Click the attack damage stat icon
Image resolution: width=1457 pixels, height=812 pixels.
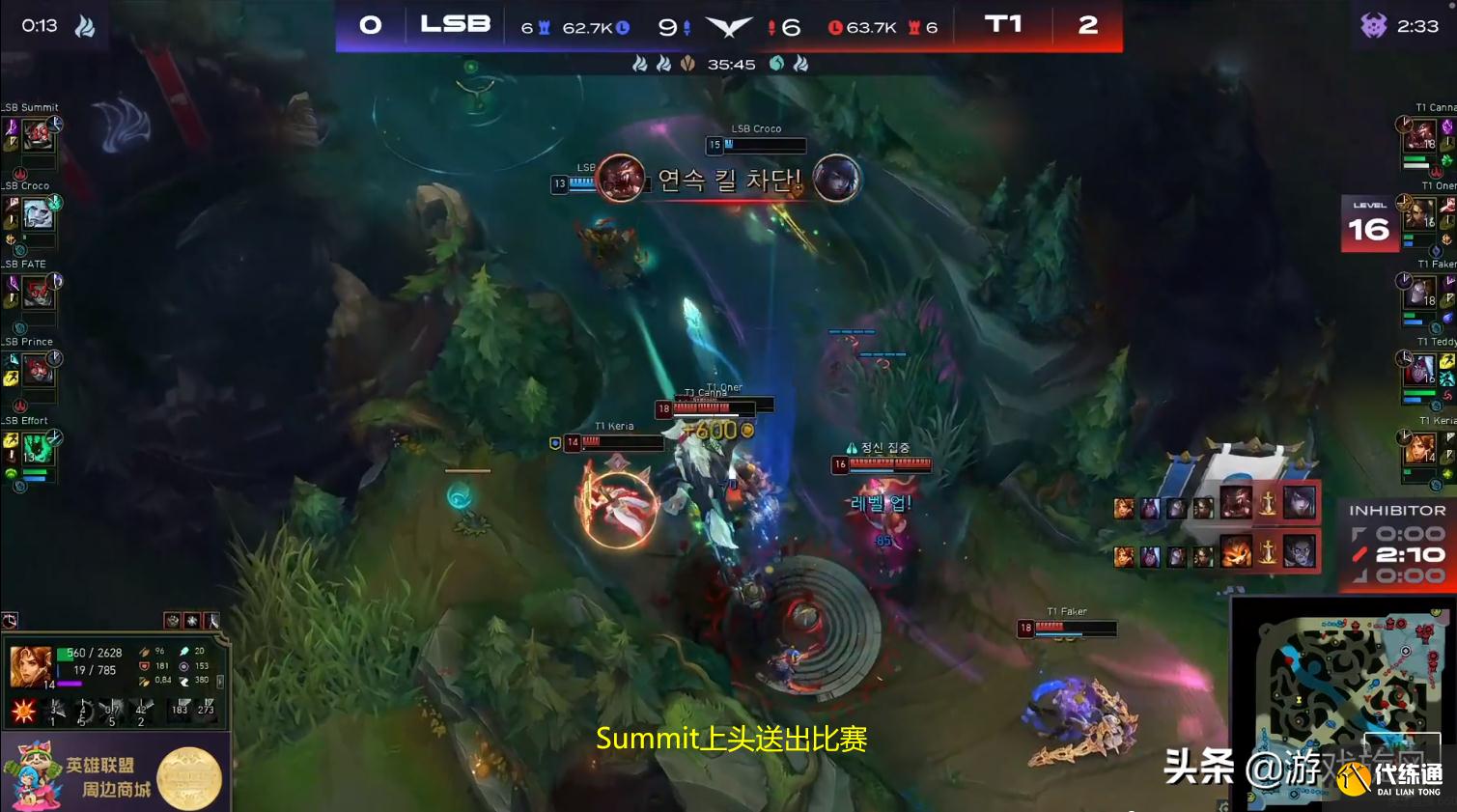145,652
